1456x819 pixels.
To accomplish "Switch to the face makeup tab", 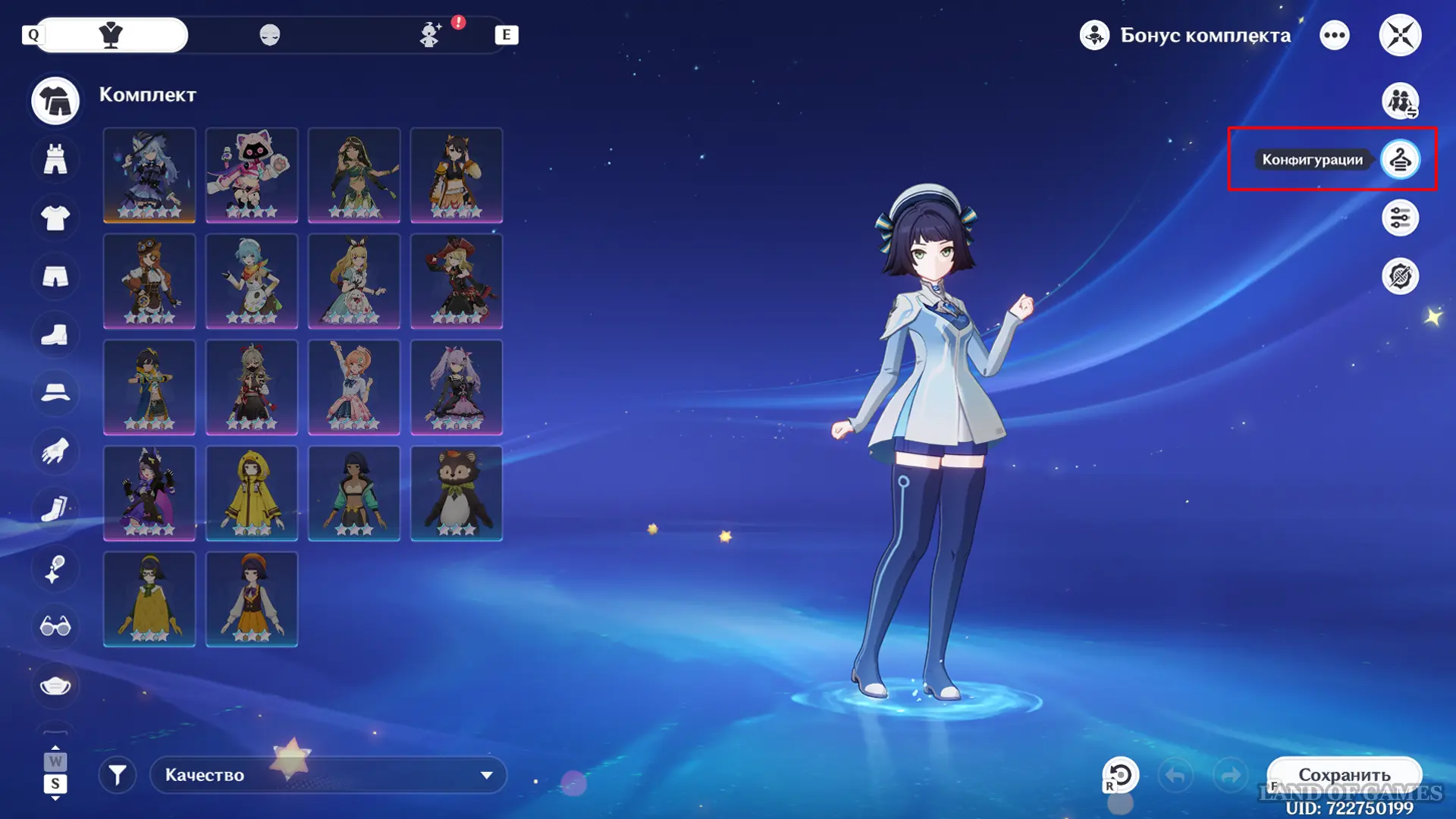I will coord(270,35).
